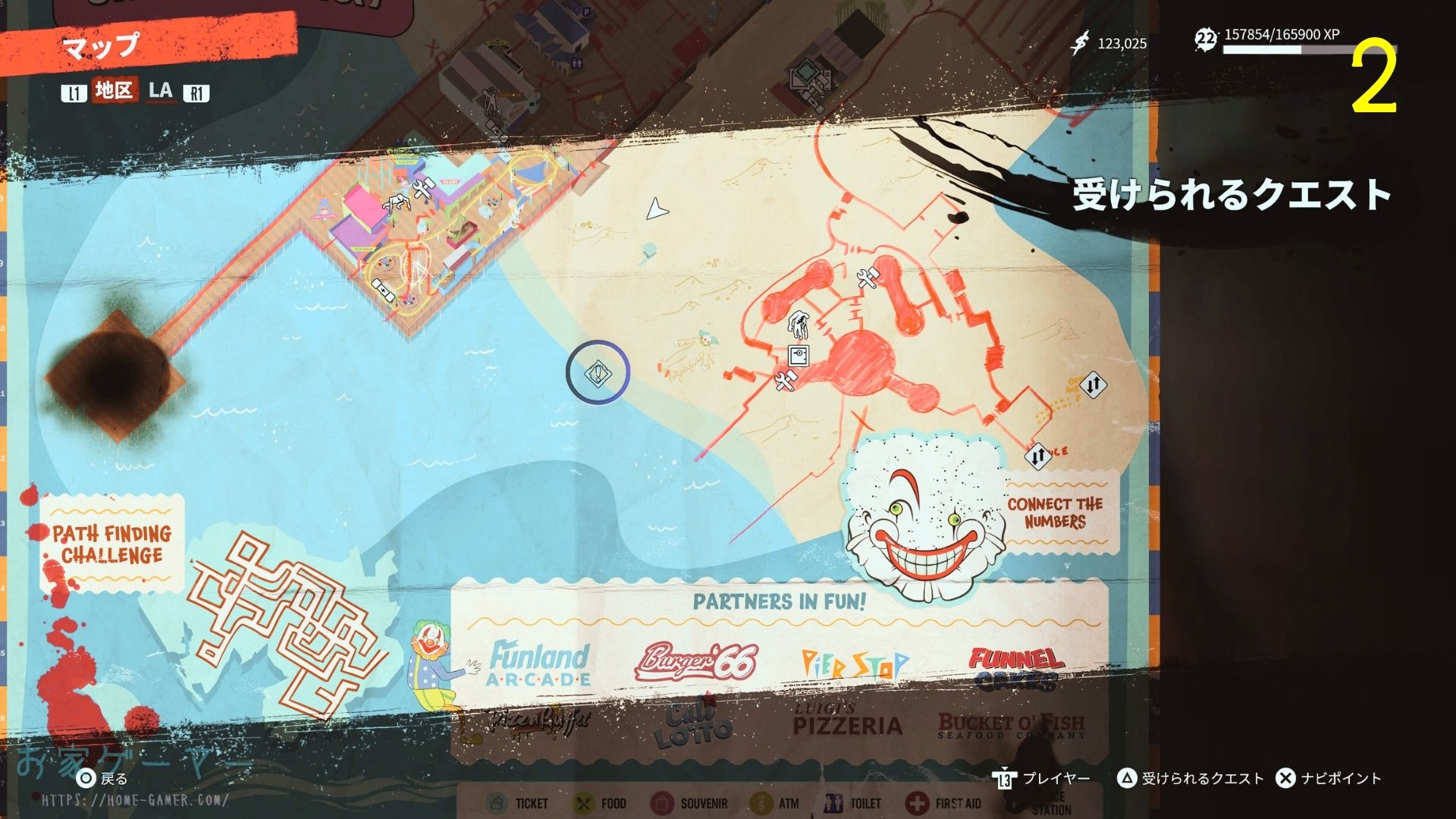Select the safe lockbox map marker

(x=798, y=355)
